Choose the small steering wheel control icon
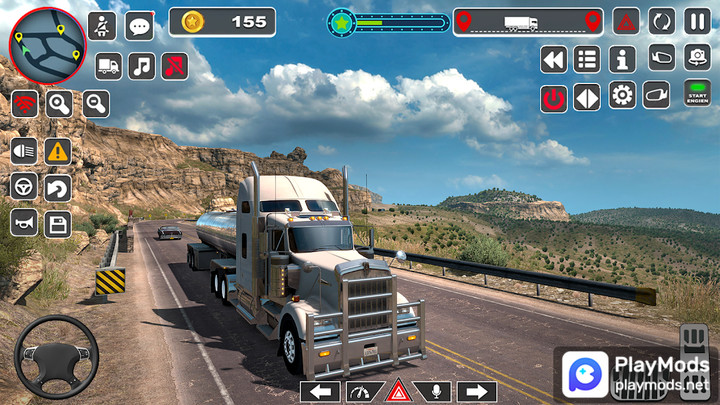This screenshot has width=720, height=405. [24, 187]
